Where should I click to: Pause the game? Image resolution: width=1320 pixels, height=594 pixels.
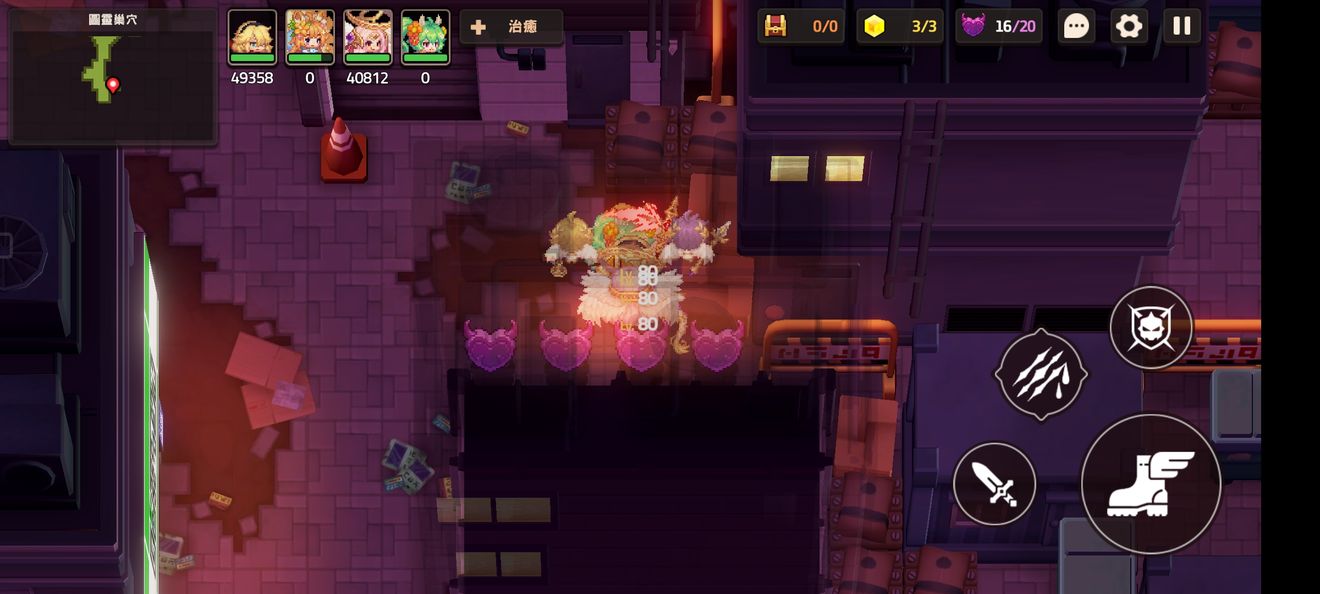click(1182, 26)
